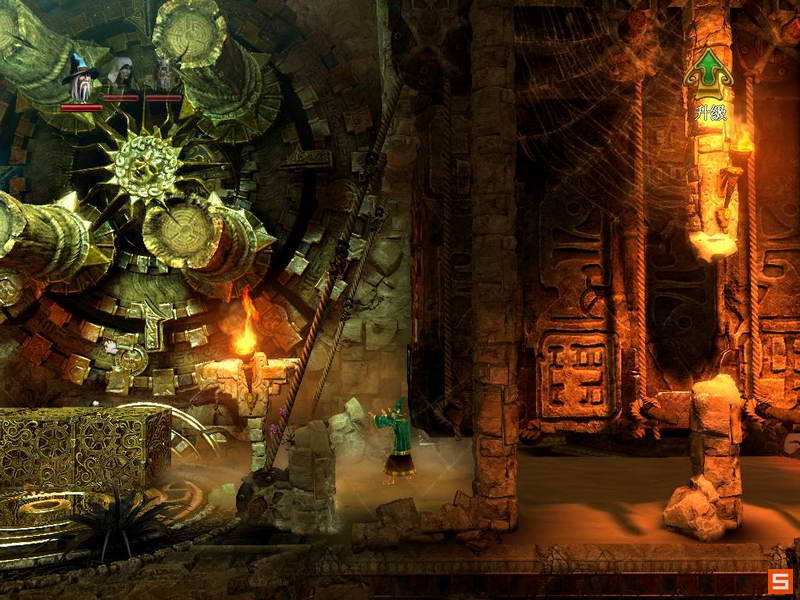800x600 pixels.
Task: Click the orange S watermark logo
Action: pos(780,581)
